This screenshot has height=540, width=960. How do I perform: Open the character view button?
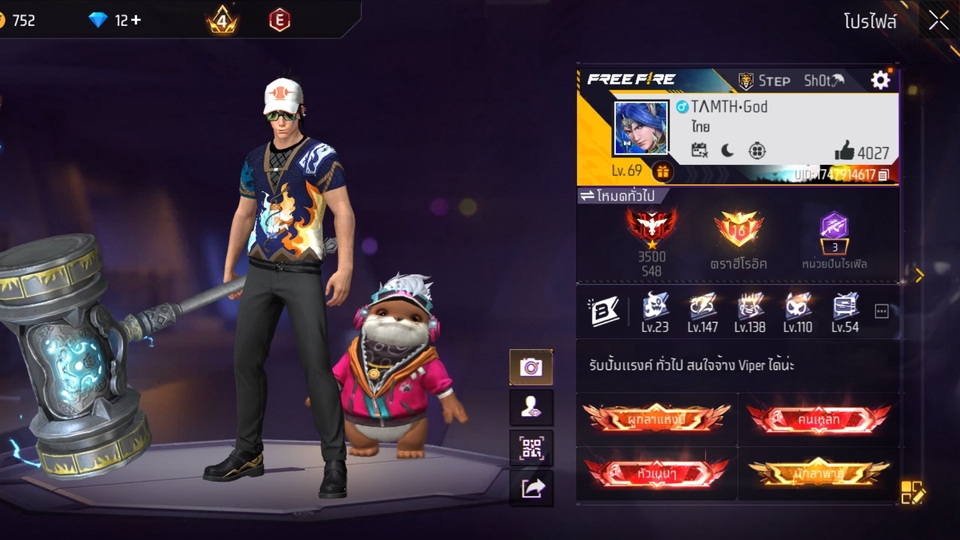tap(531, 407)
